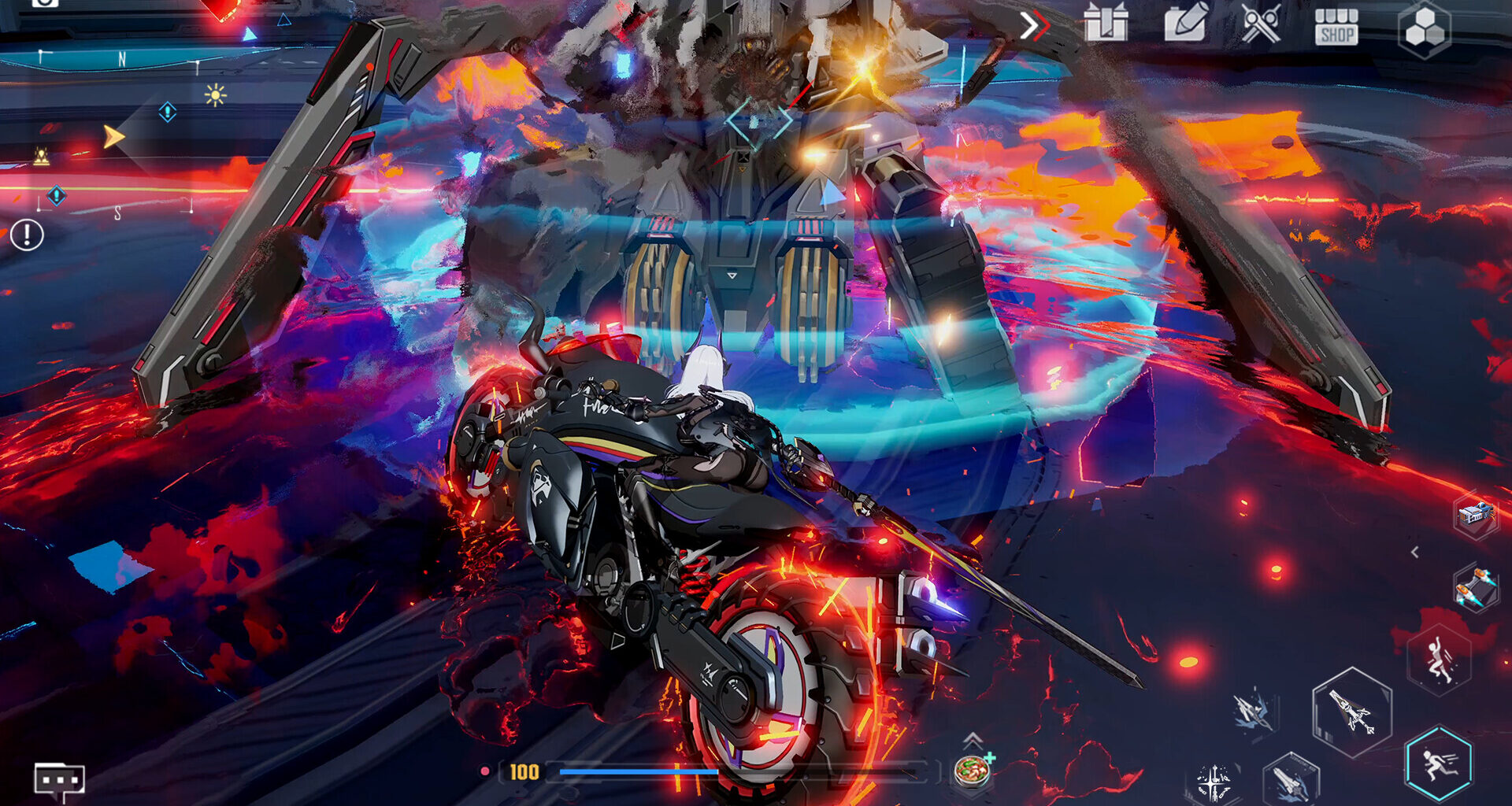Tap the exclamation notice circle on the left
The height and width of the screenshot is (806, 1512).
[29, 234]
